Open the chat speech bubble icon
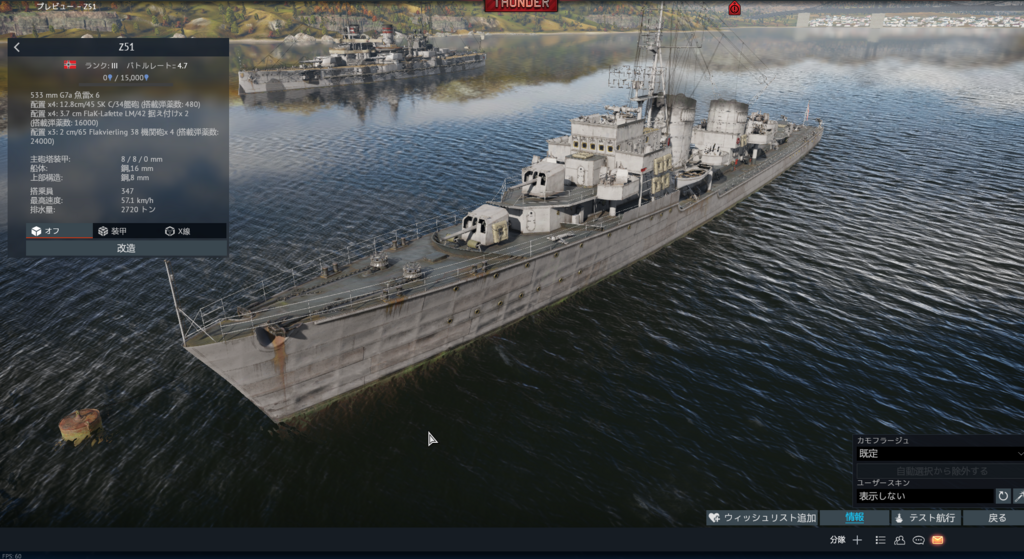Viewport: 1024px width, 559px height. point(918,540)
